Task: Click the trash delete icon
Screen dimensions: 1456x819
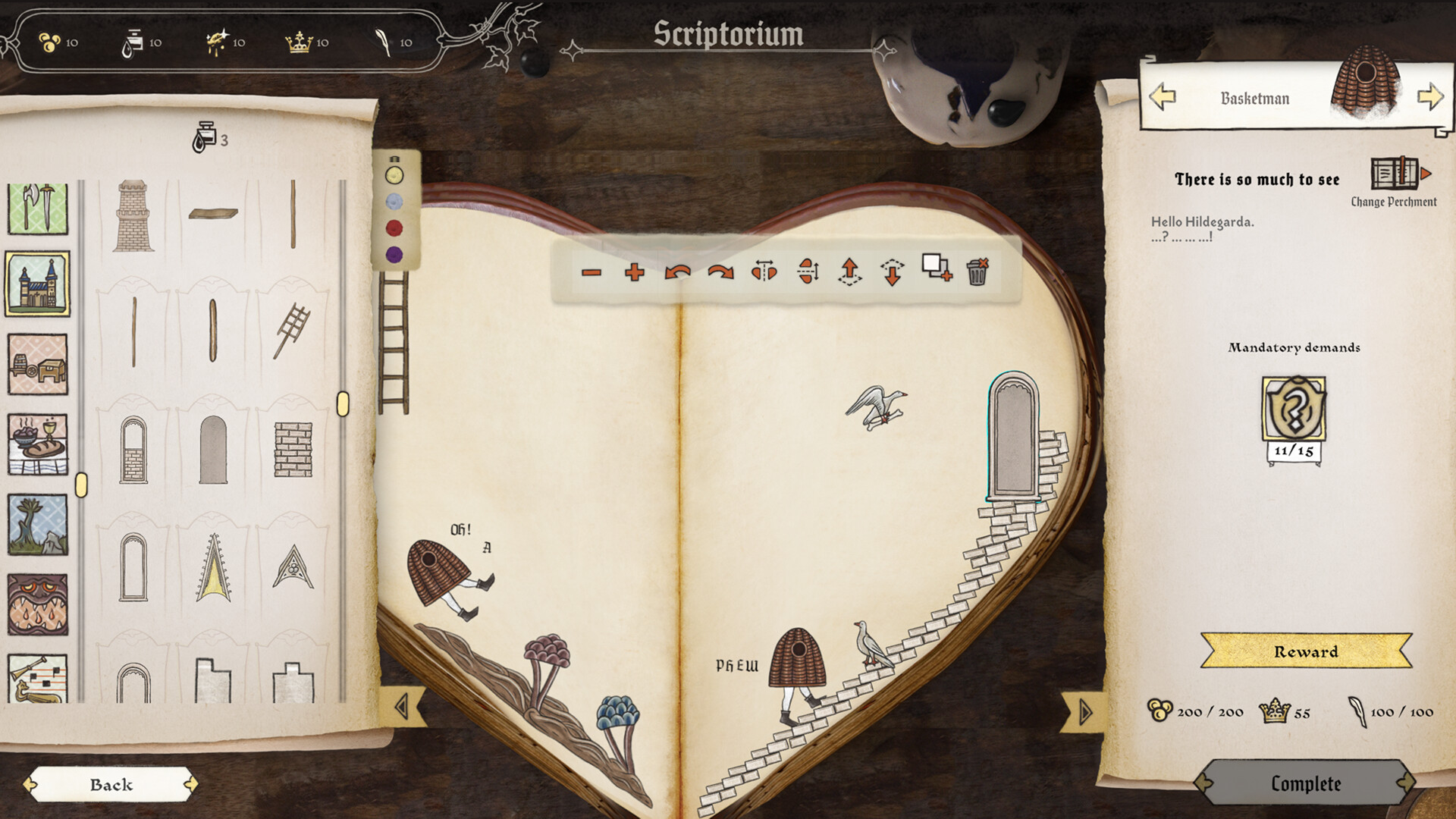Action: 979,272
